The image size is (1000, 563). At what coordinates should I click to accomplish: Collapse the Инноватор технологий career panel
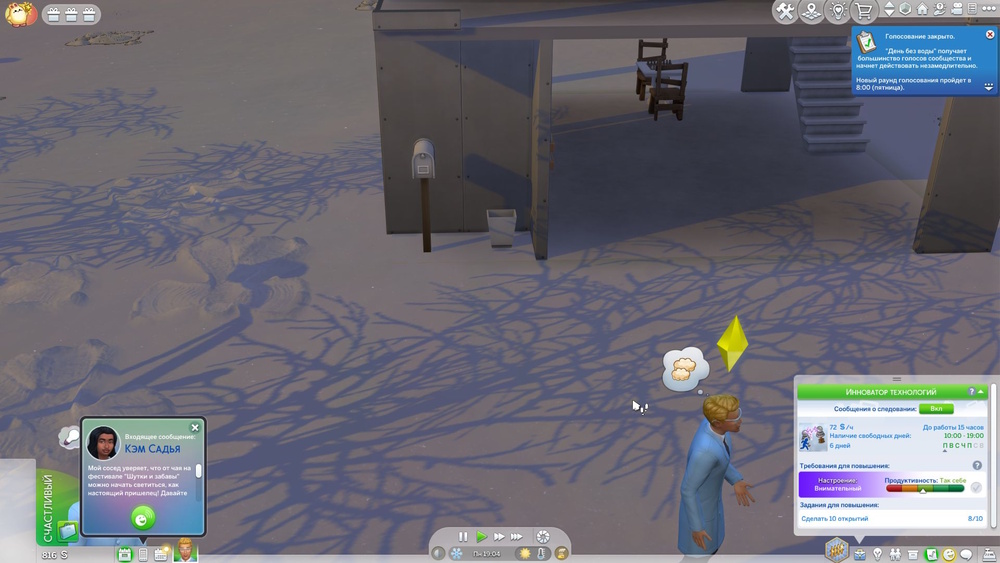click(x=982, y=392)
